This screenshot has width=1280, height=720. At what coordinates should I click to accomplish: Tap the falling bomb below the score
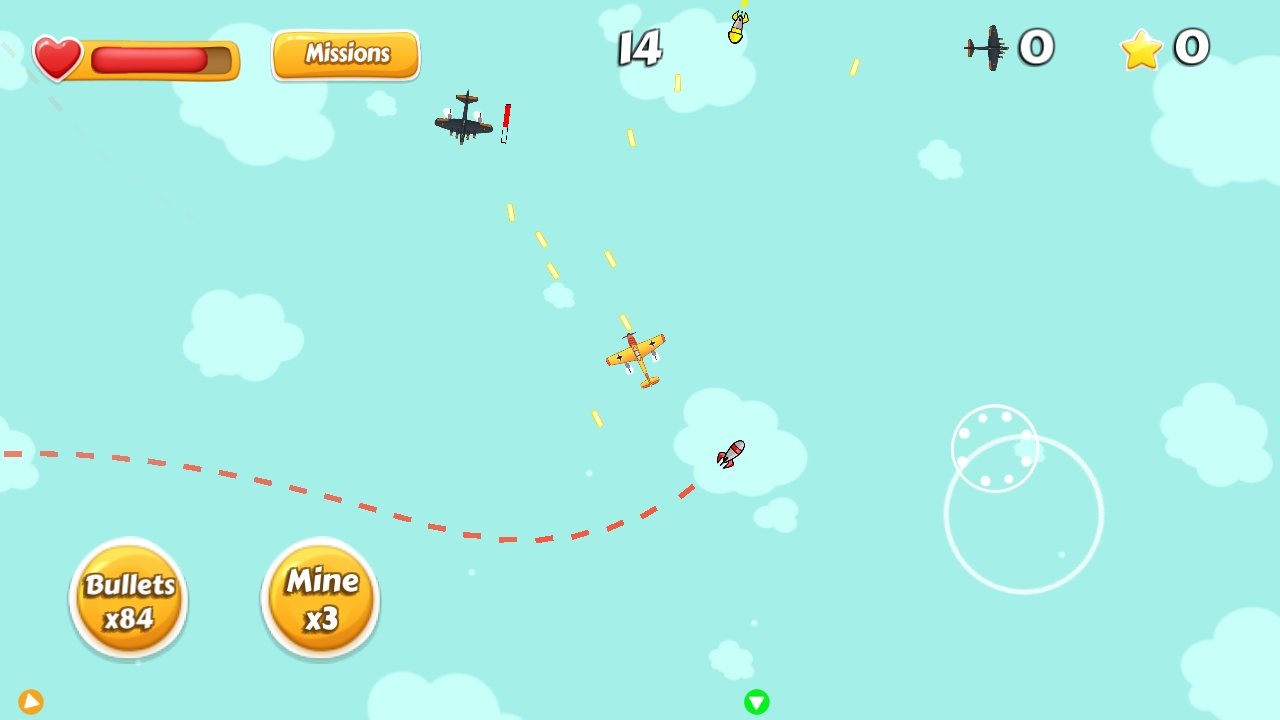[x=736, y=30]
